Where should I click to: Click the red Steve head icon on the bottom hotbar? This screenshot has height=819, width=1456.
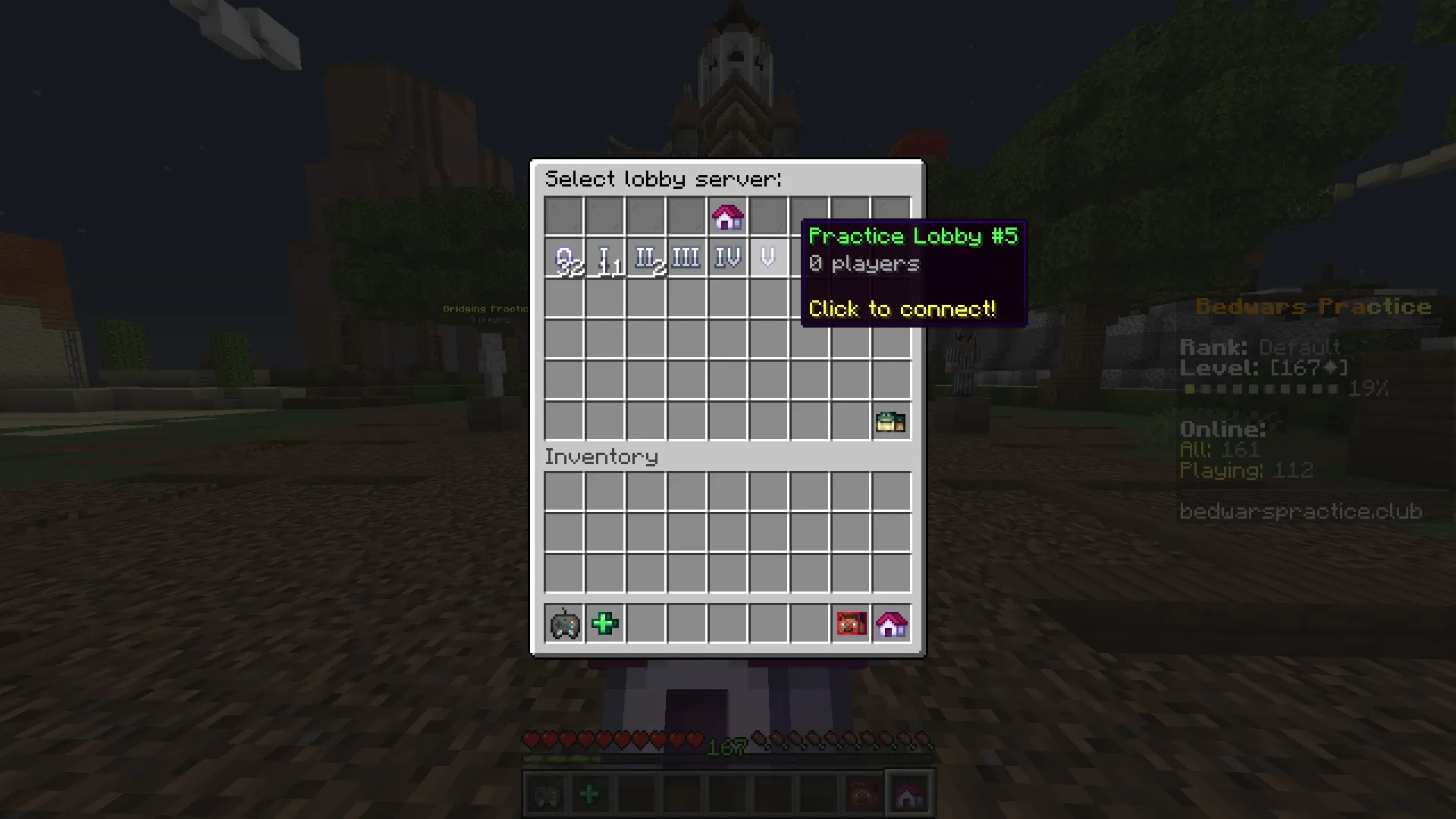[863, 793]
